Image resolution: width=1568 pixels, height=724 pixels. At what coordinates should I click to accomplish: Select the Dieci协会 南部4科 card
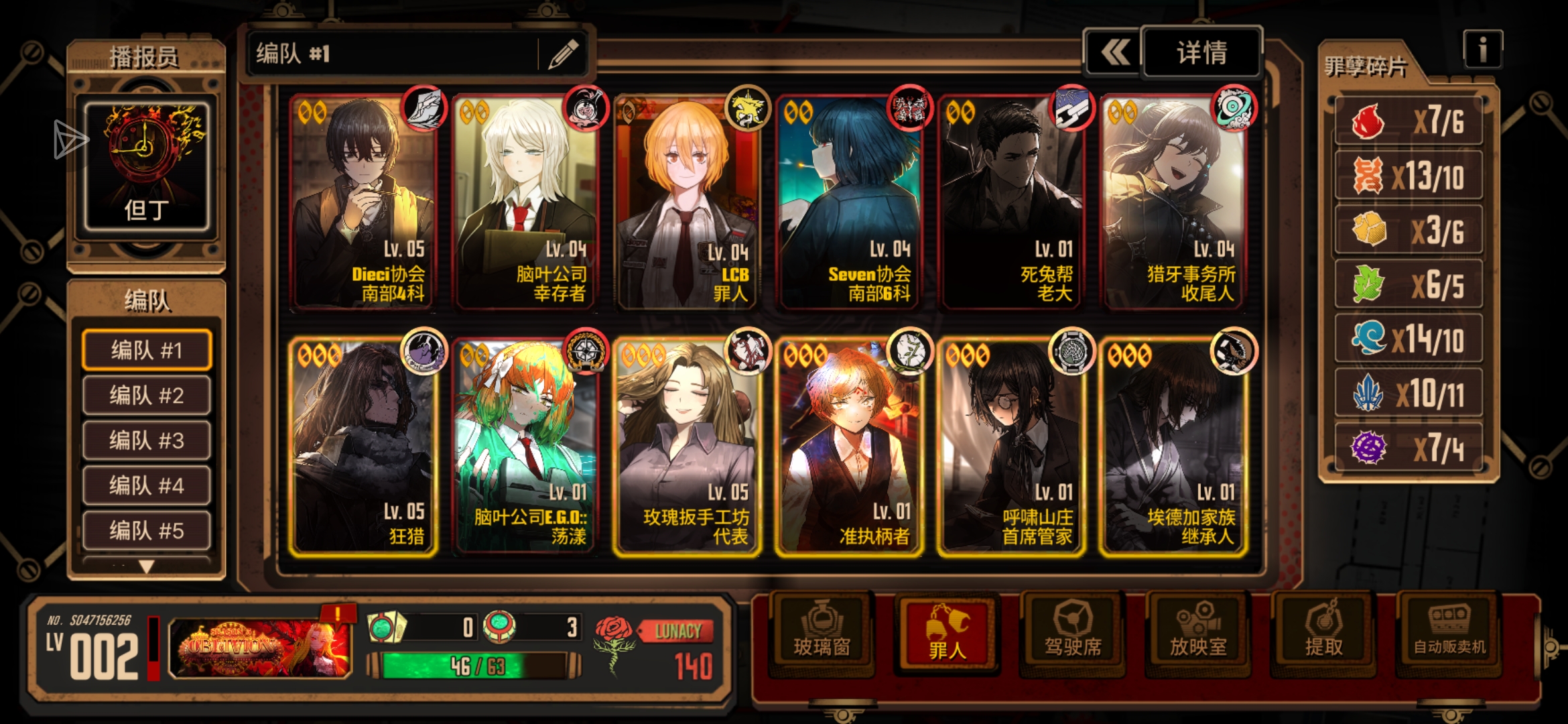[363, 202]
